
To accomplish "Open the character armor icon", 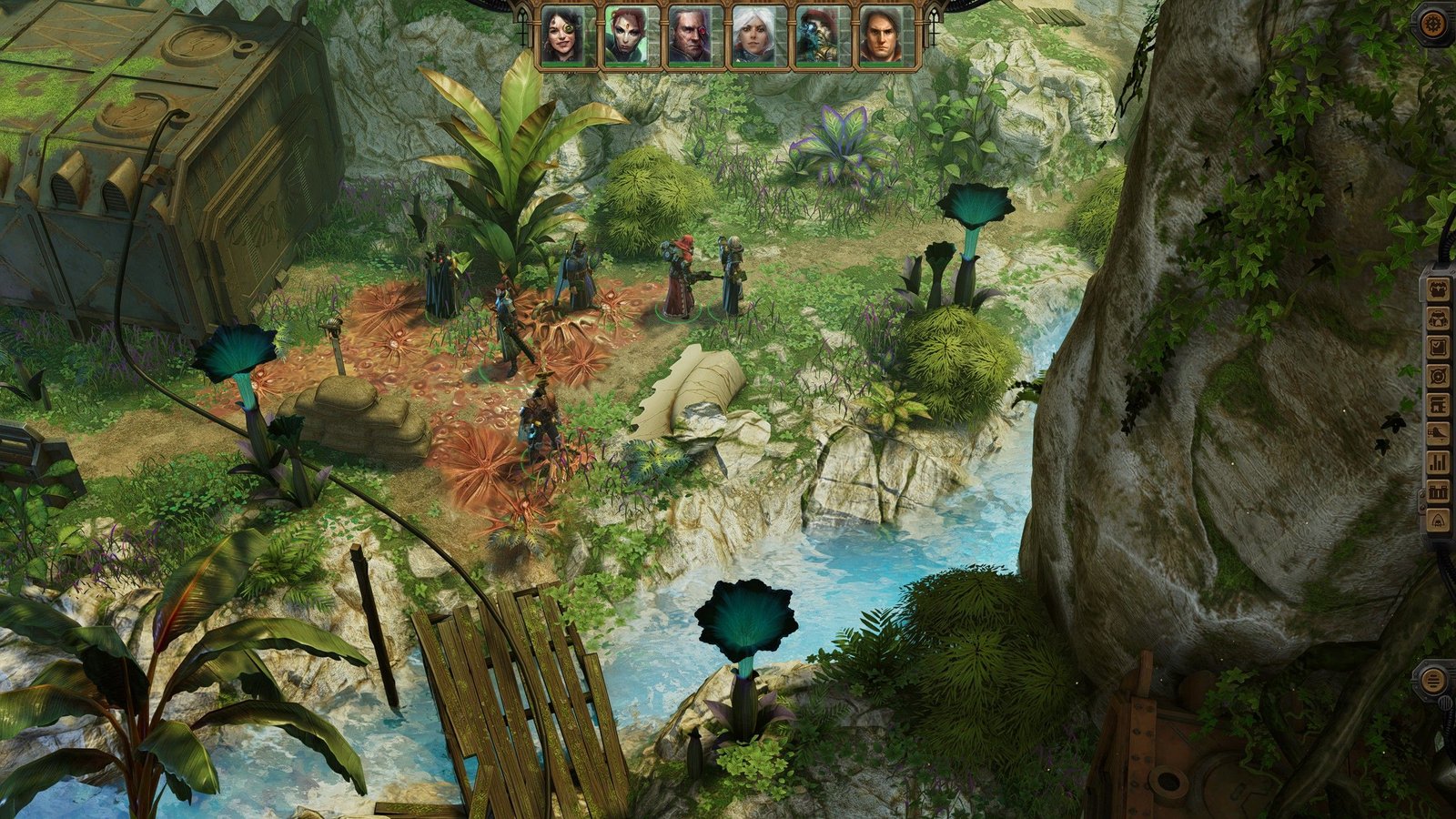I will [1438, 318].
